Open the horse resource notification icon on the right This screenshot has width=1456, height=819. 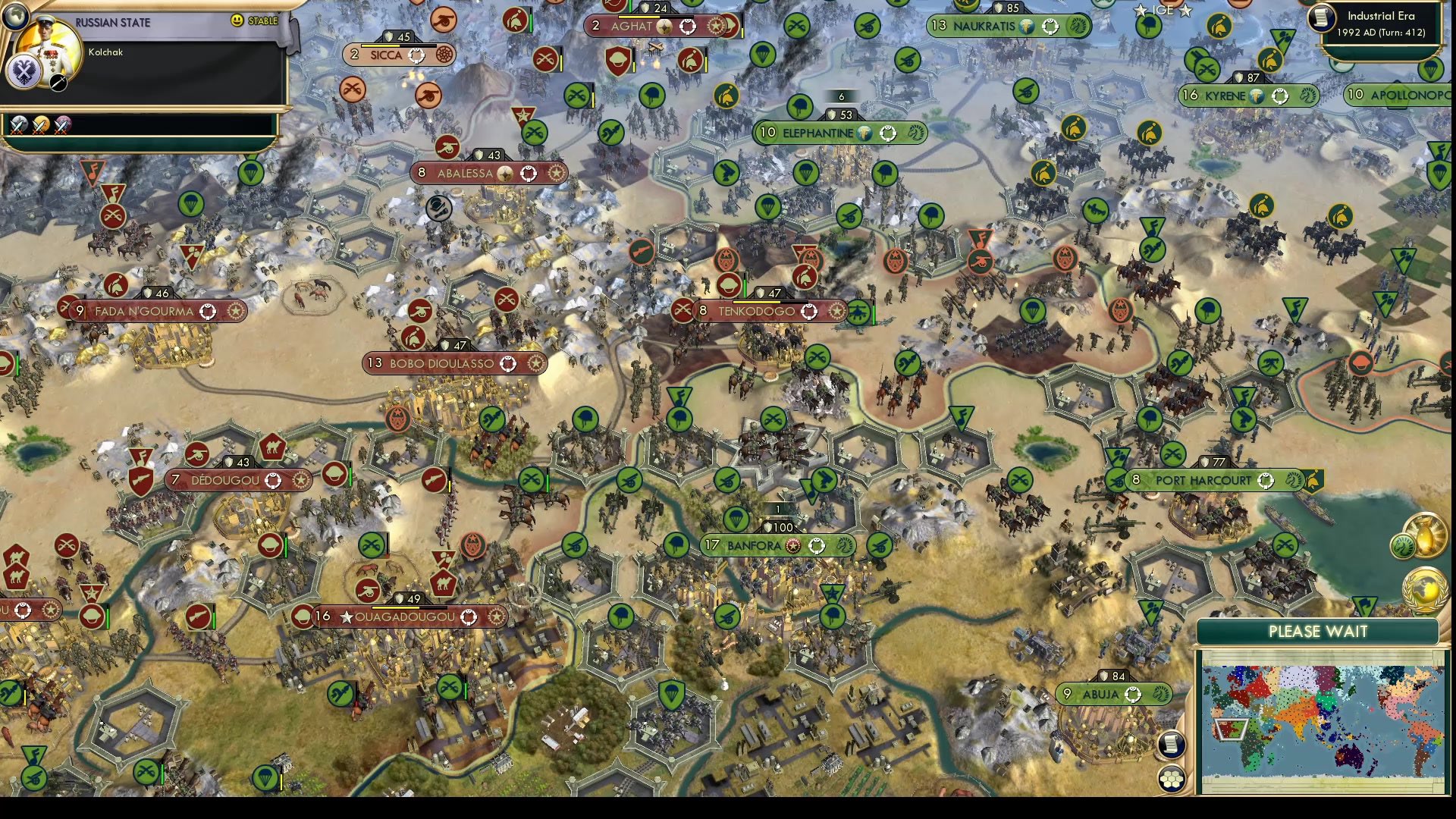pos(1404,544)
